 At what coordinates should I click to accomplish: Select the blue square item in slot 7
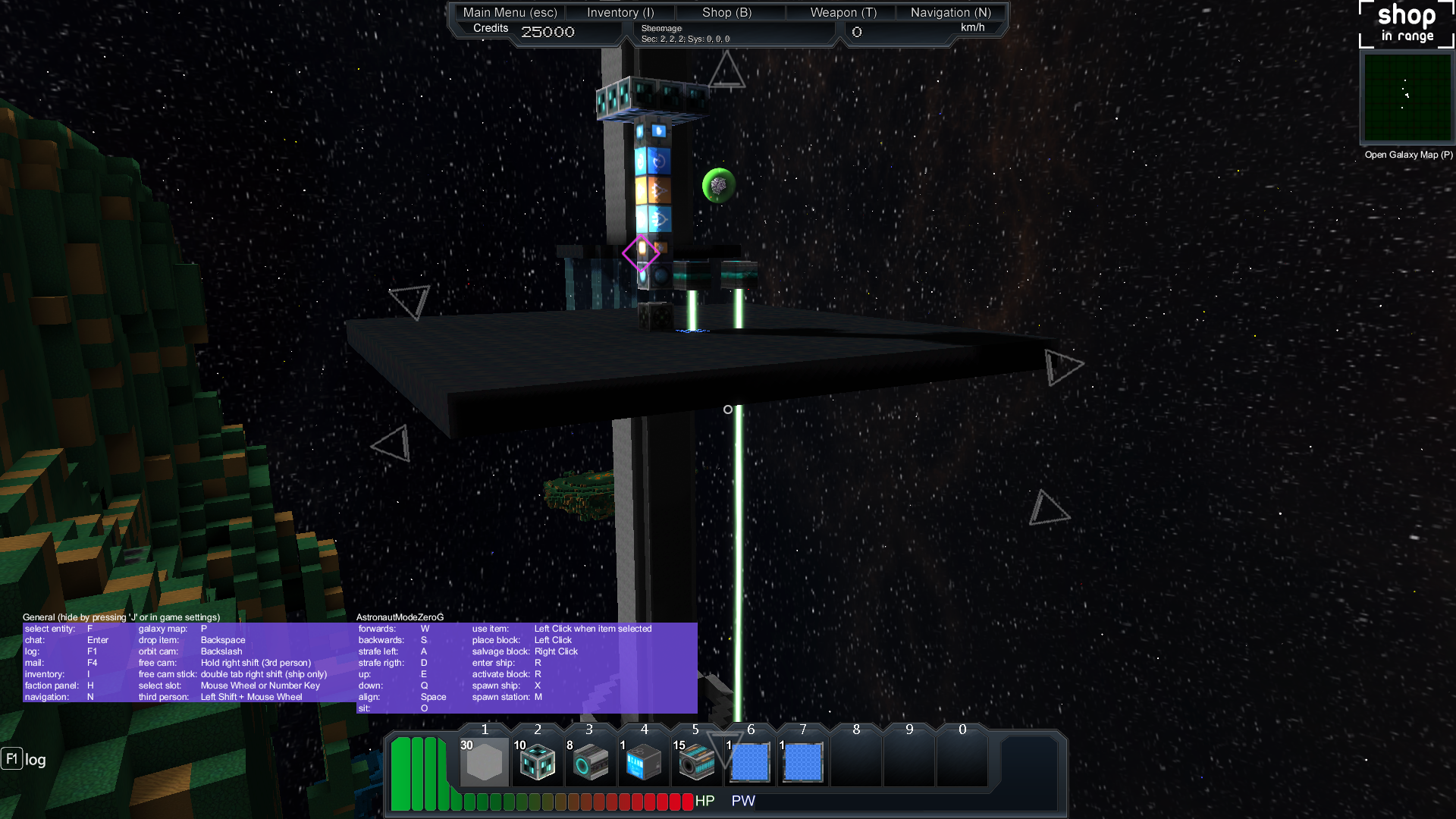803,761
